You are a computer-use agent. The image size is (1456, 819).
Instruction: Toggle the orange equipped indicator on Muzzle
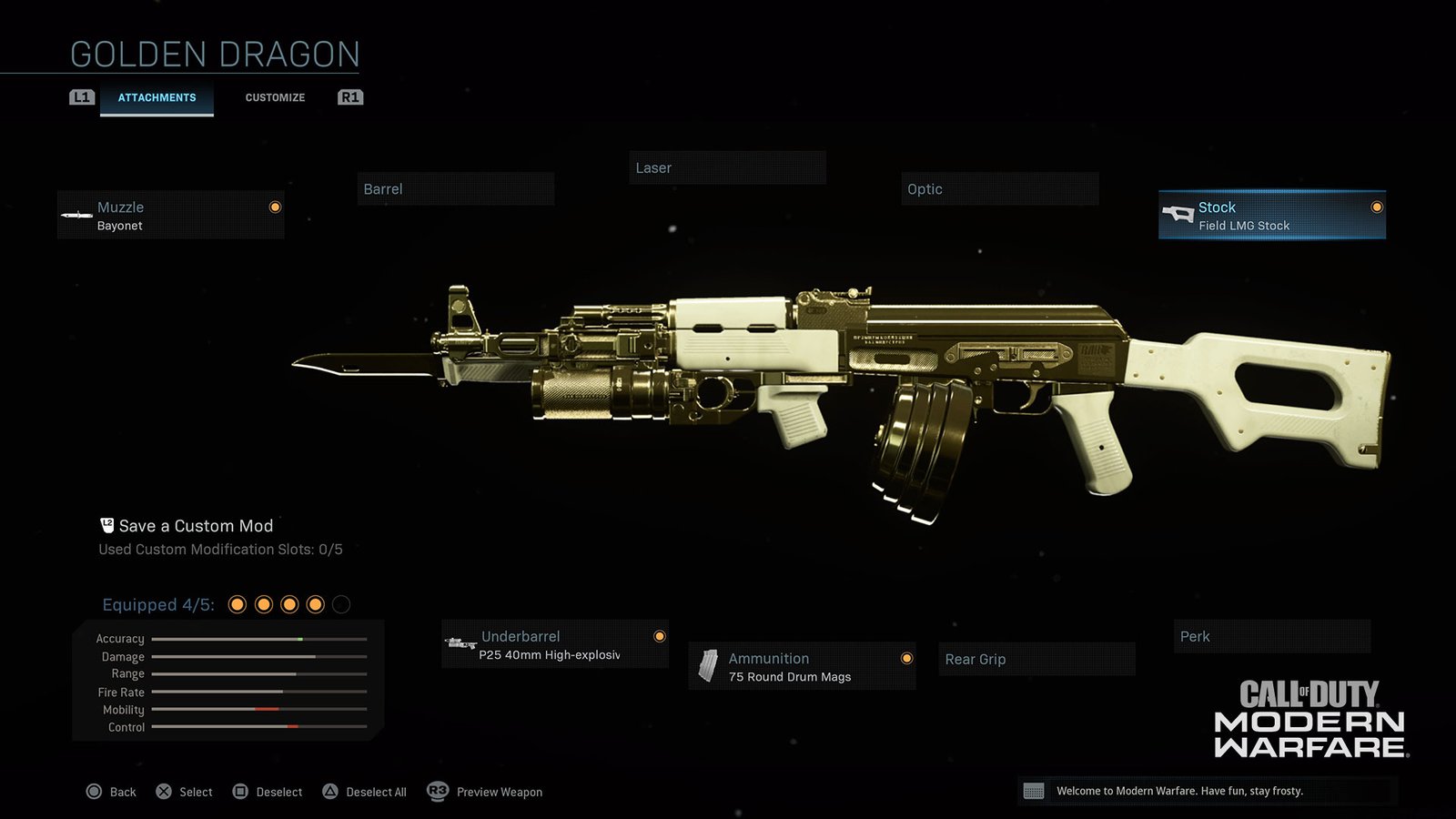point(275,207)
